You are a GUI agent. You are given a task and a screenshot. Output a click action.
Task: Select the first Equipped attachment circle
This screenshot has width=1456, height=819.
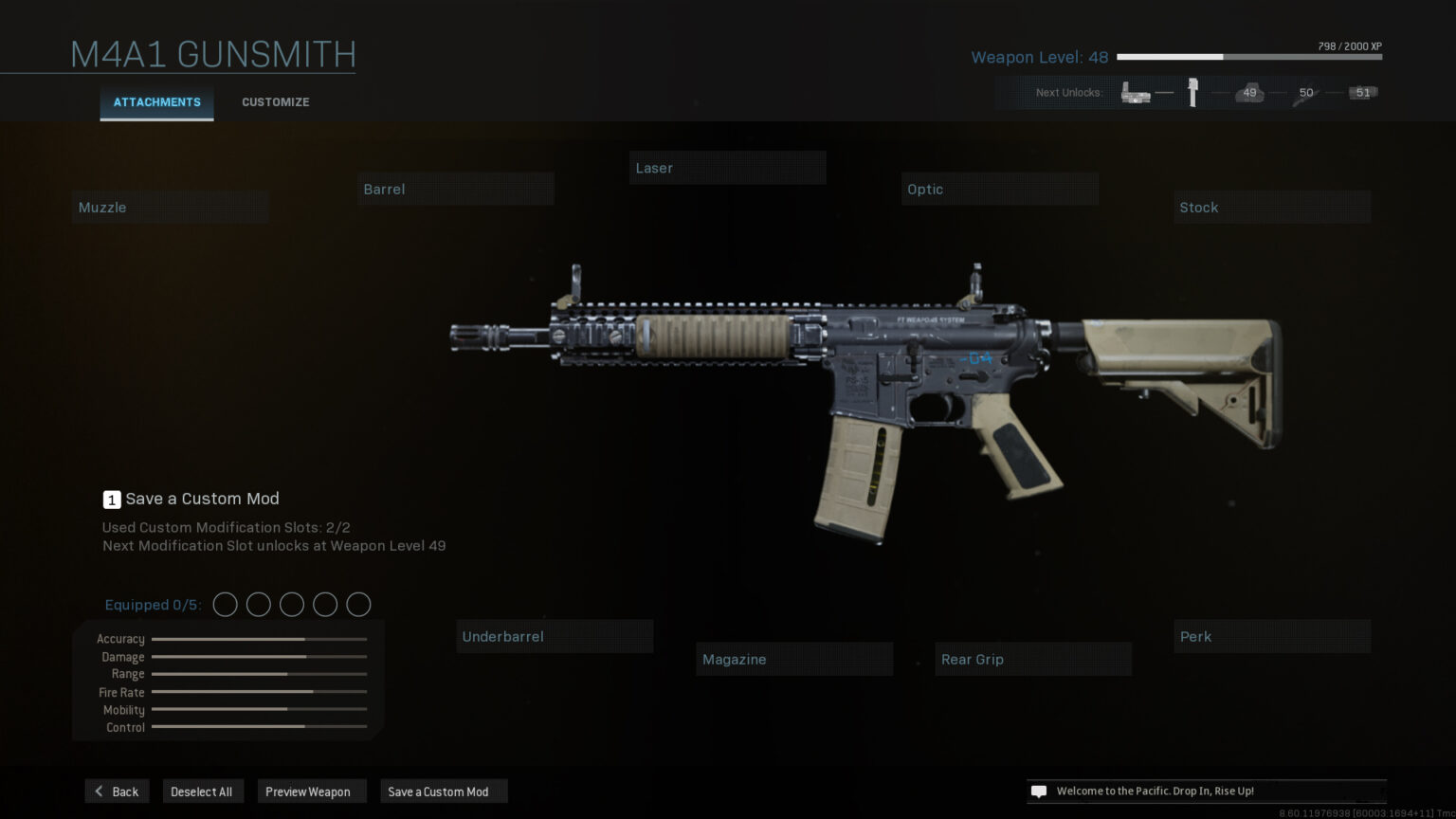226,604
